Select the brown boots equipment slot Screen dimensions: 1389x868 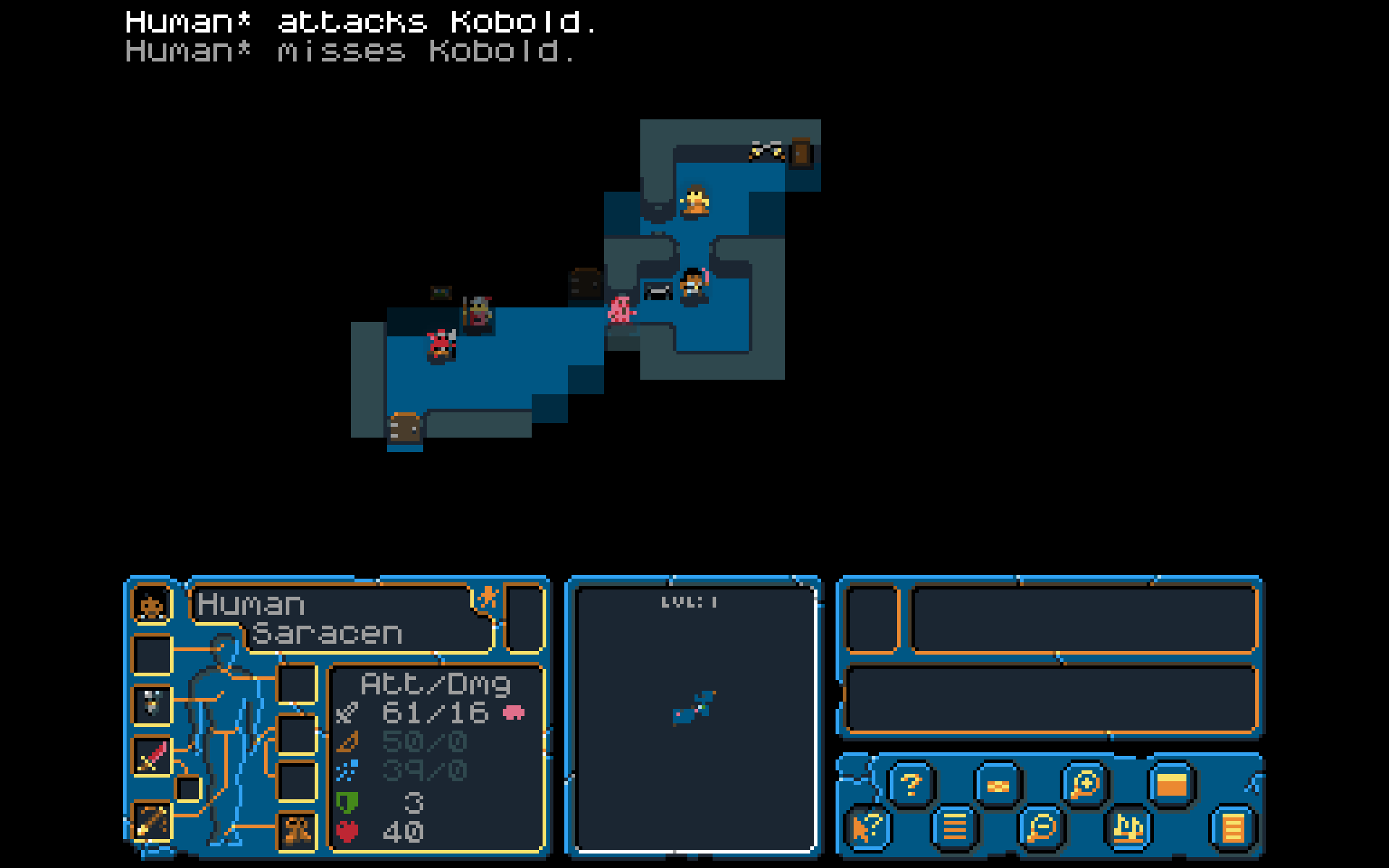point(297,830)
